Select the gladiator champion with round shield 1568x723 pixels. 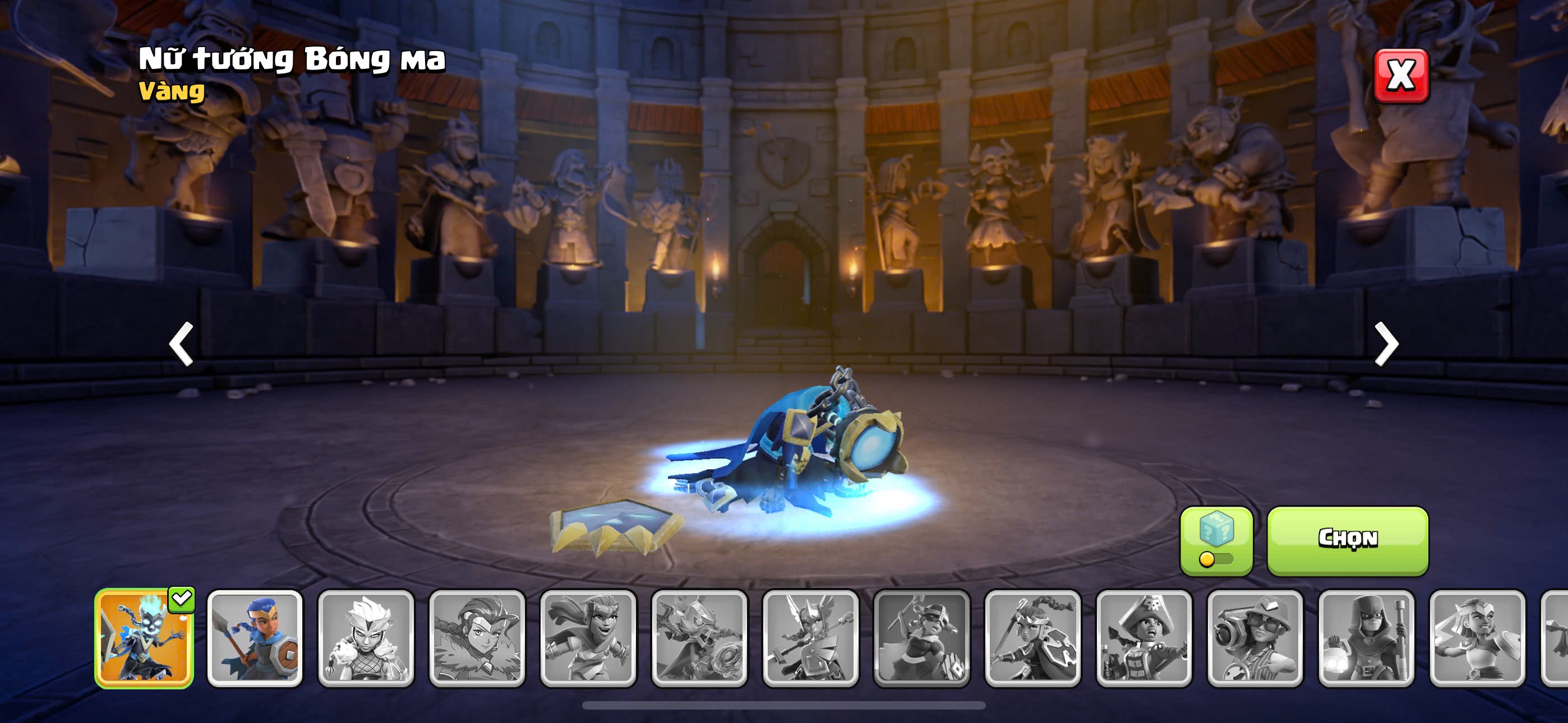click(x=1477, y=638)
